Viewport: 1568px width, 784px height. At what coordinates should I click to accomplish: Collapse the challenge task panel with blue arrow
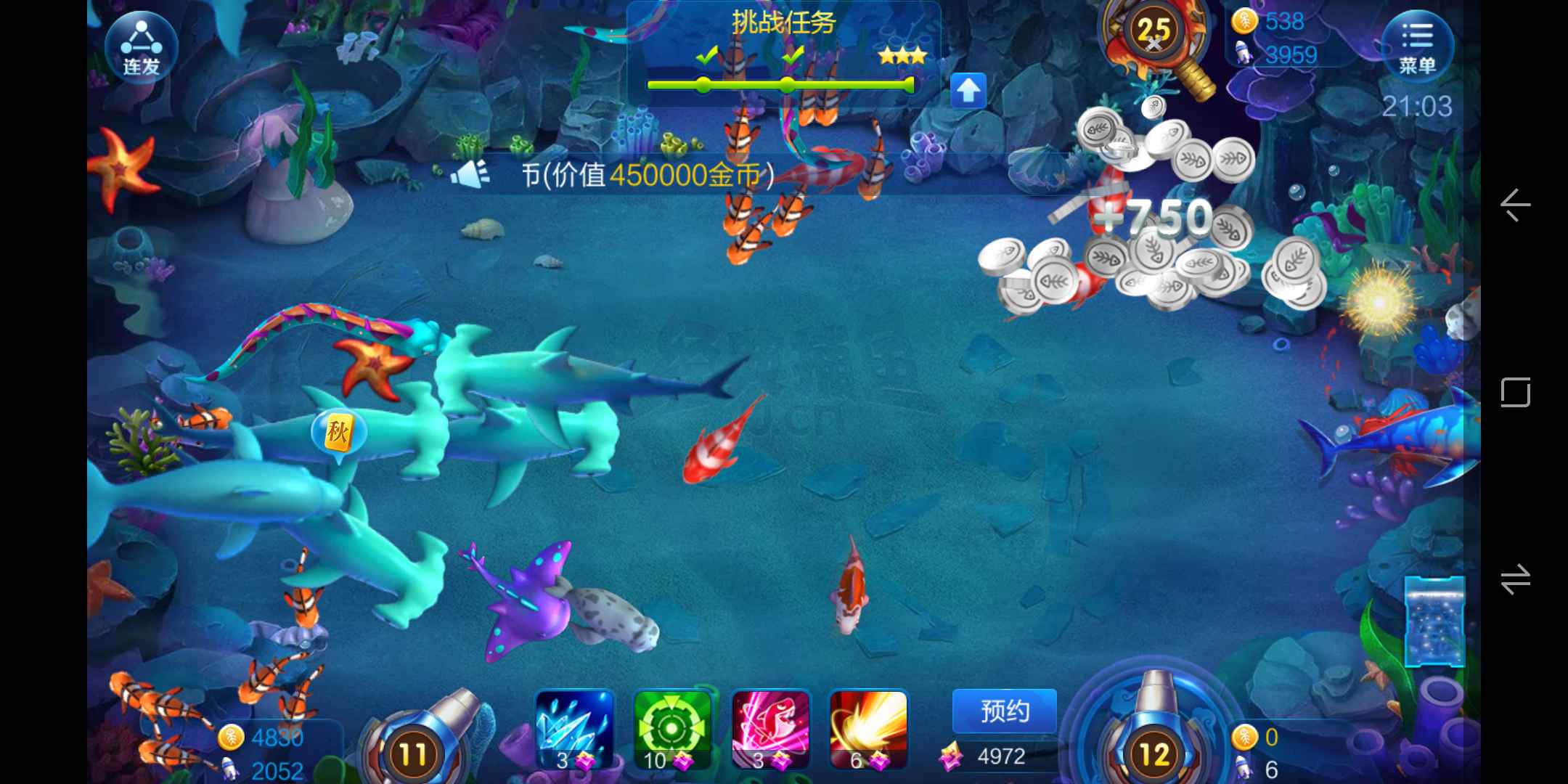[x=968, y=91]
